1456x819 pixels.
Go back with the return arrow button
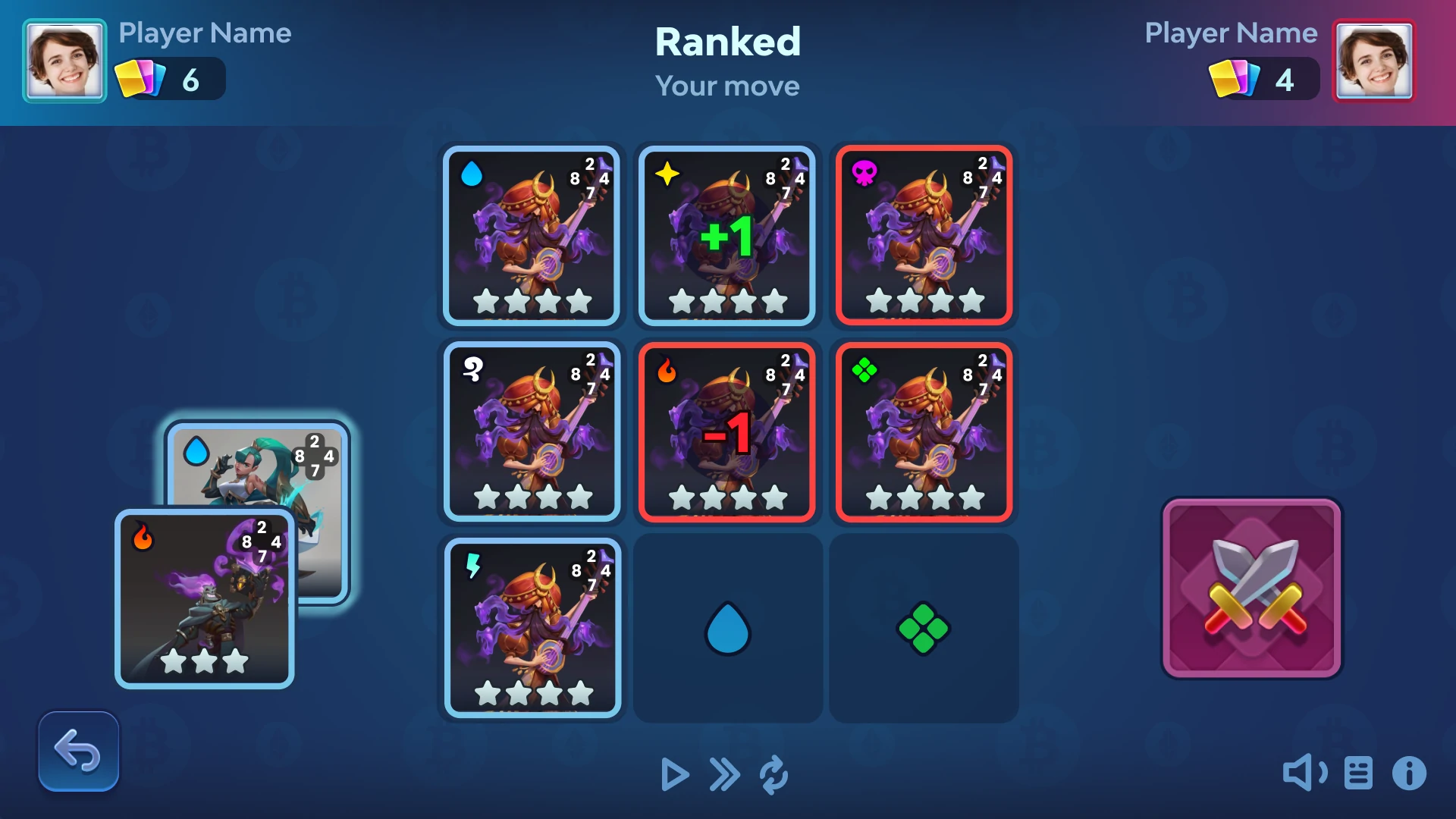tap(79, 752)
